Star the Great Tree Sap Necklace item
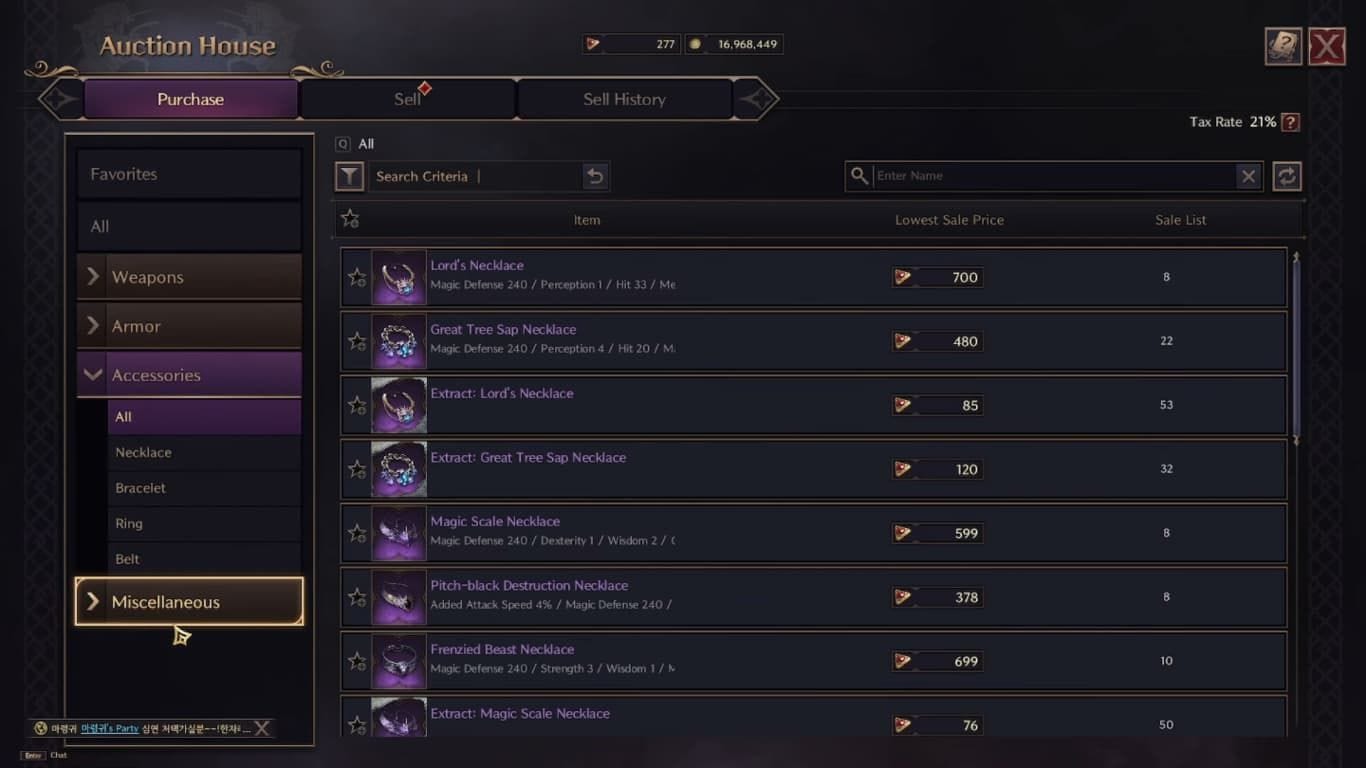 [357, 341]
